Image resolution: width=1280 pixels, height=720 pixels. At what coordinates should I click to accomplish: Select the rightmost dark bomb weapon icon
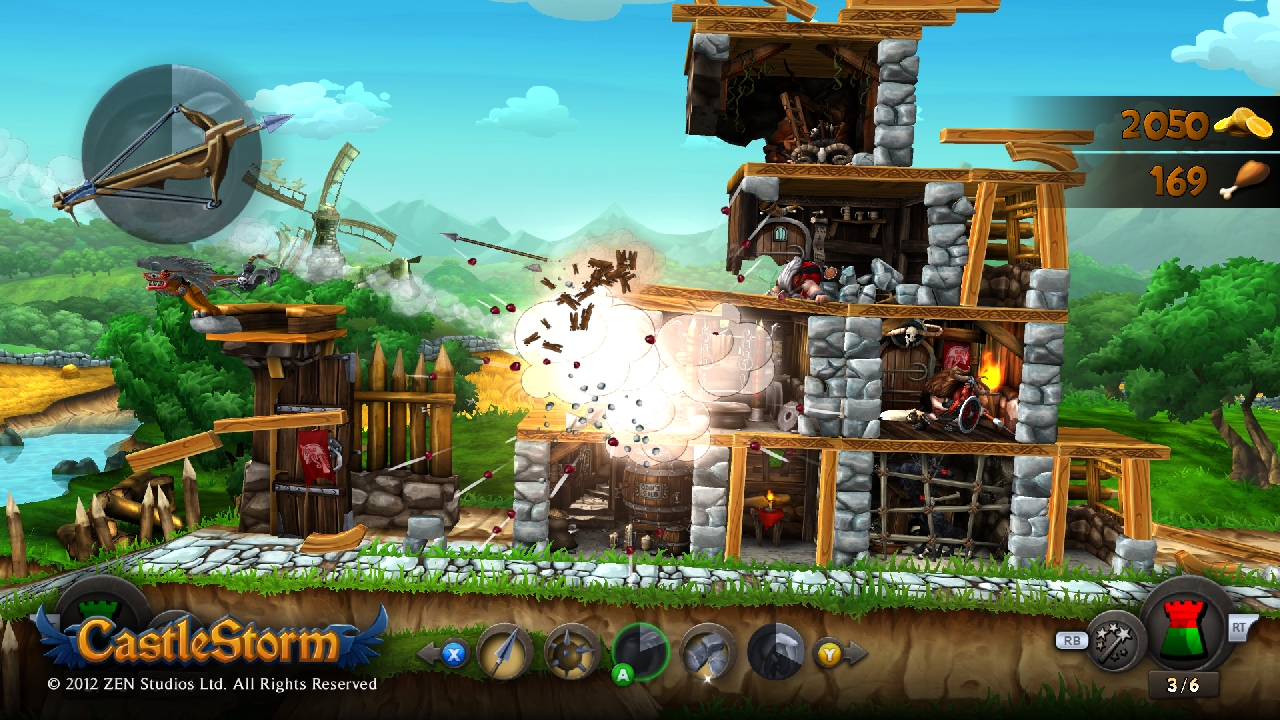[x=775, y=650]
